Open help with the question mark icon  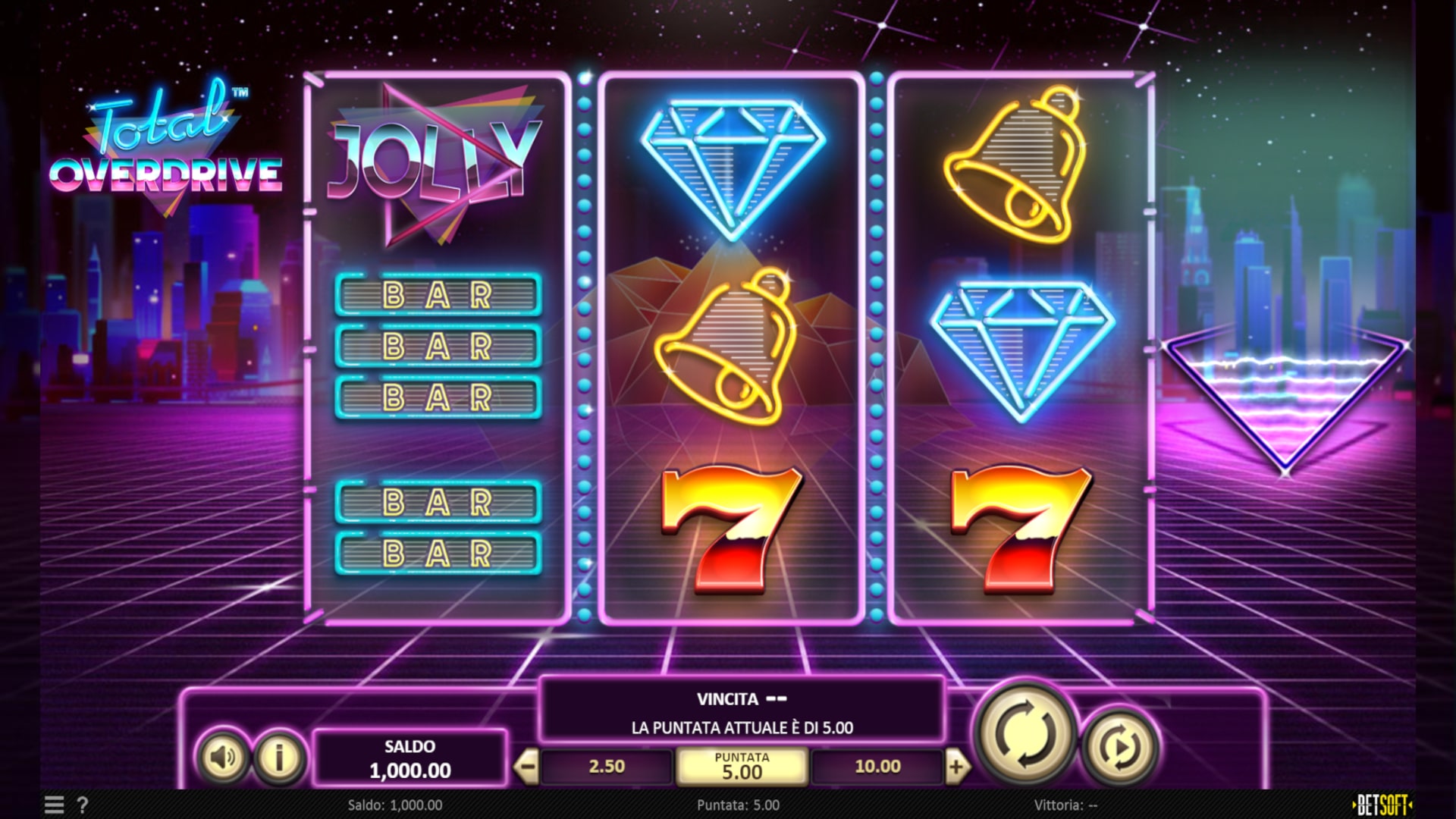click(83, 805)
